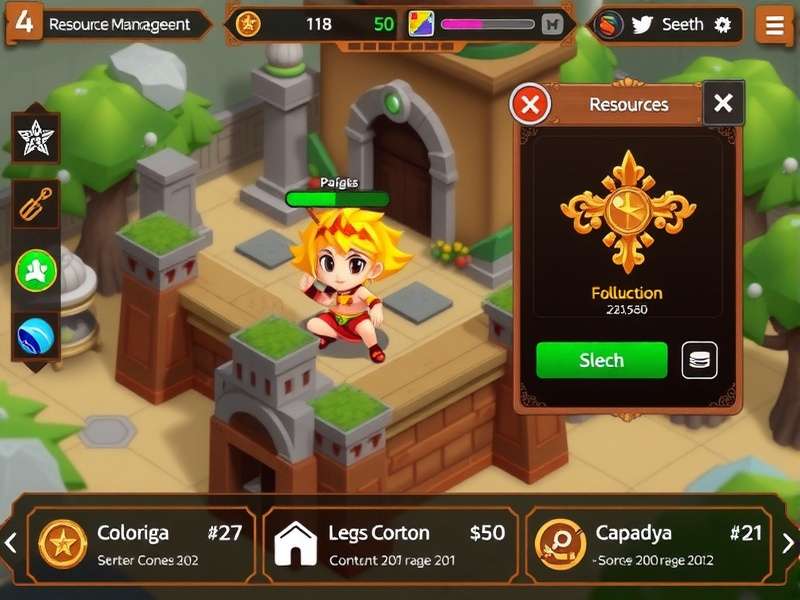800x600 pixels.
Task: Show previous cards with left arrow
Action: pyautogui.click(x=11, y=543)
